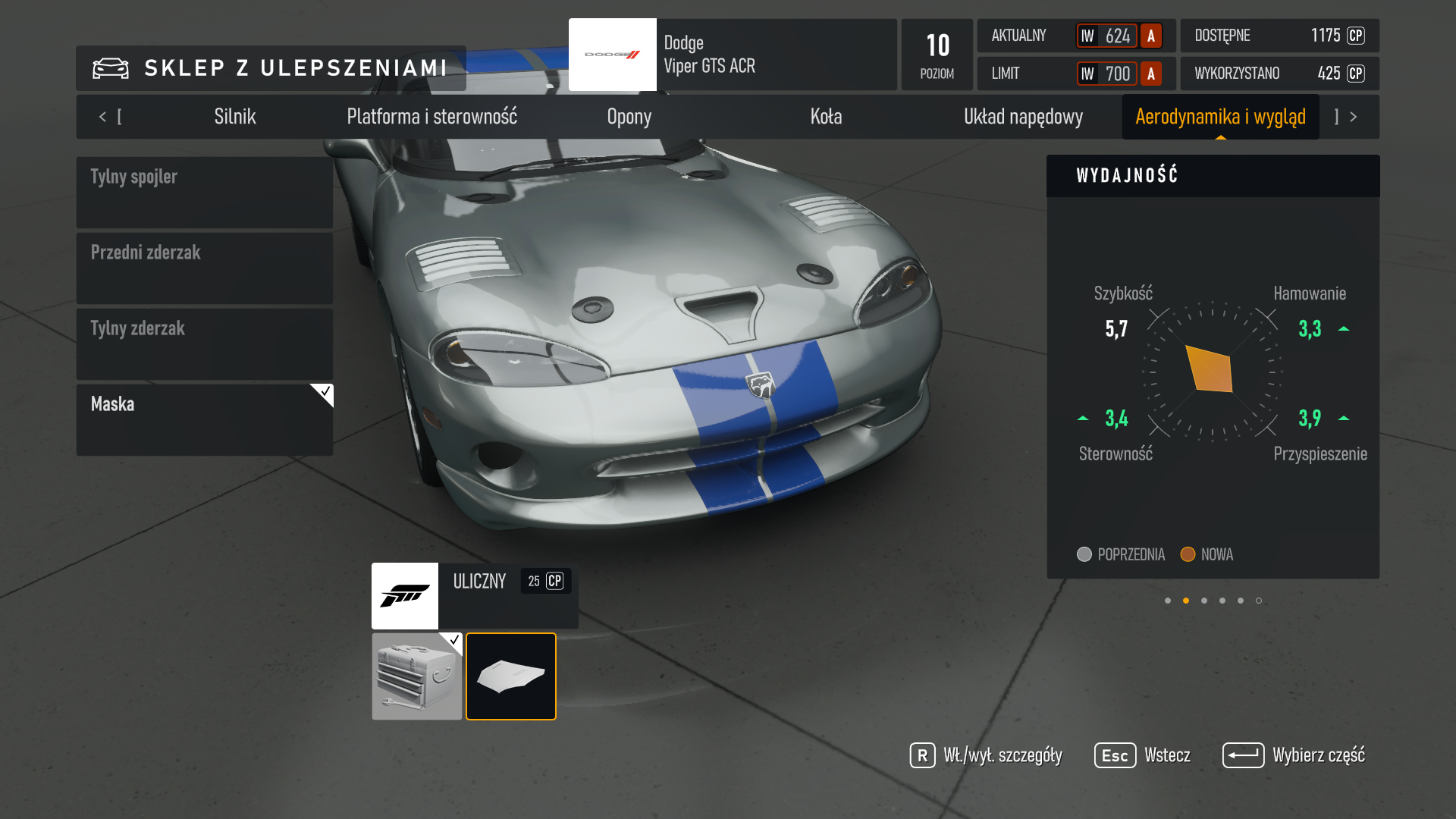
Task: Select the Aerodynamika i wygląd tab
Action: point(1220,117)
